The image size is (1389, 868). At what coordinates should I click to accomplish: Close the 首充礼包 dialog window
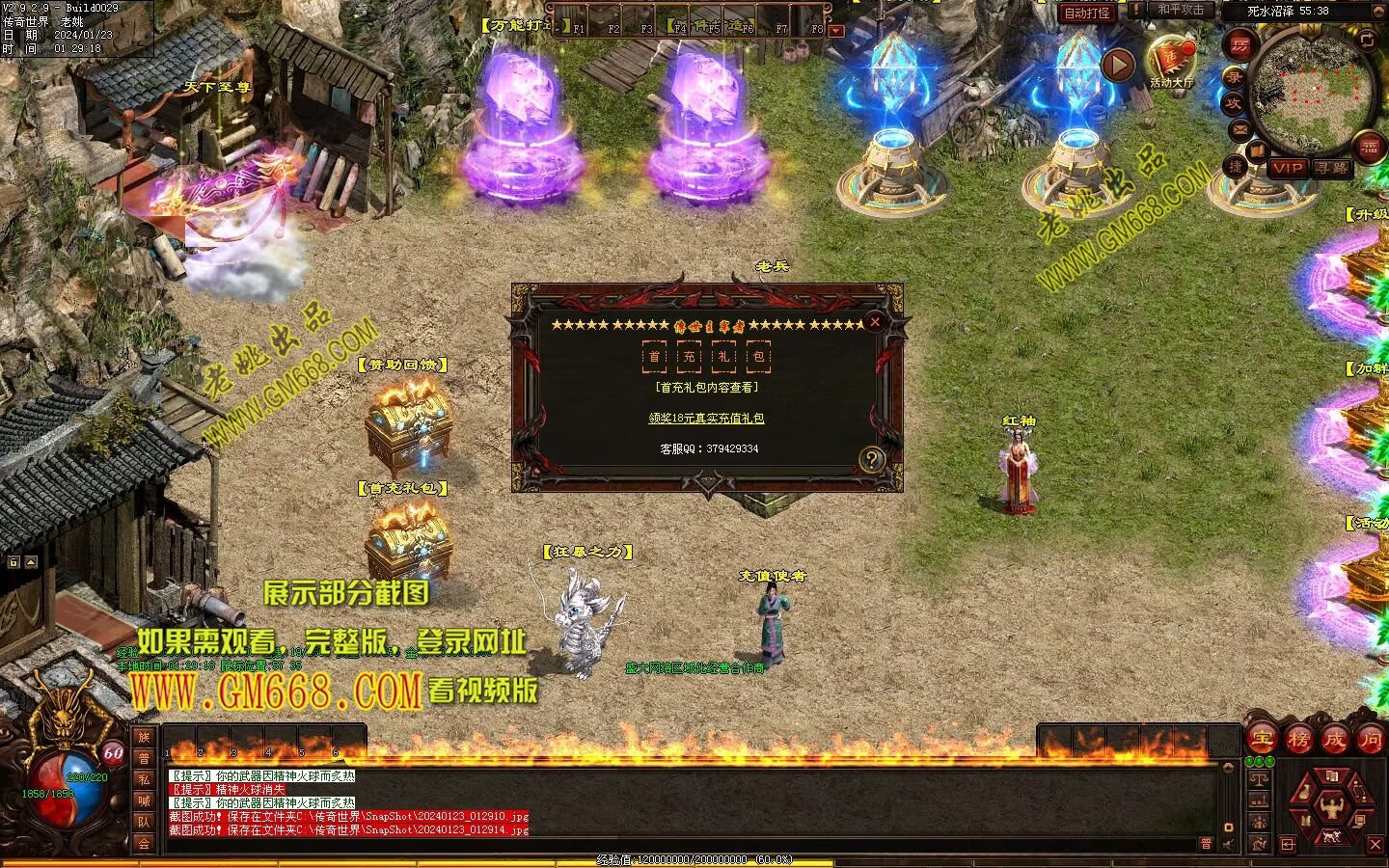pyautogui.click(x=875, y=322)
